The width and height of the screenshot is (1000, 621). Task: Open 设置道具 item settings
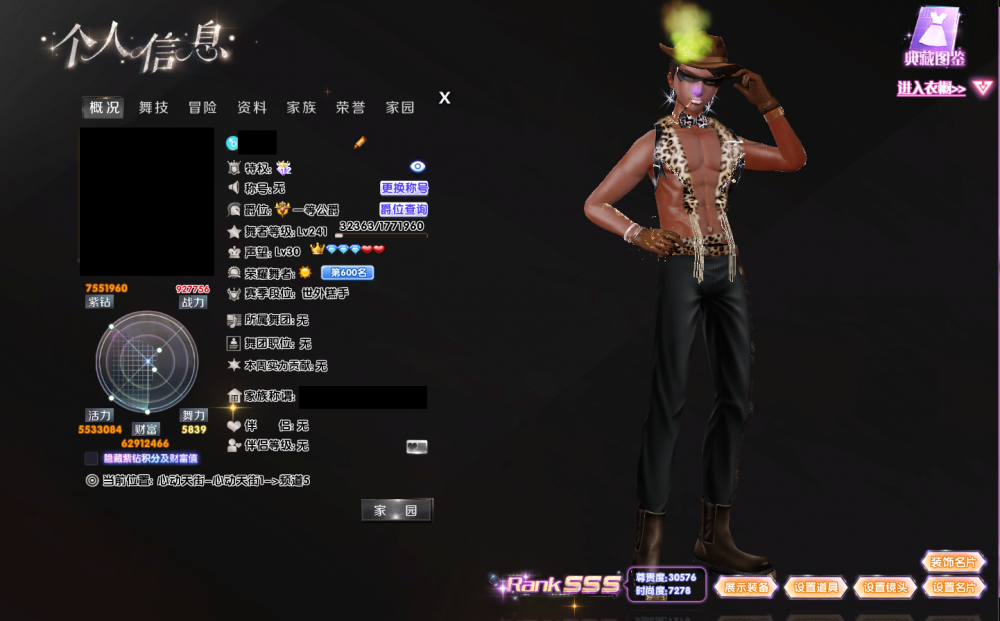pyautogui.click(x=816, y=587)
